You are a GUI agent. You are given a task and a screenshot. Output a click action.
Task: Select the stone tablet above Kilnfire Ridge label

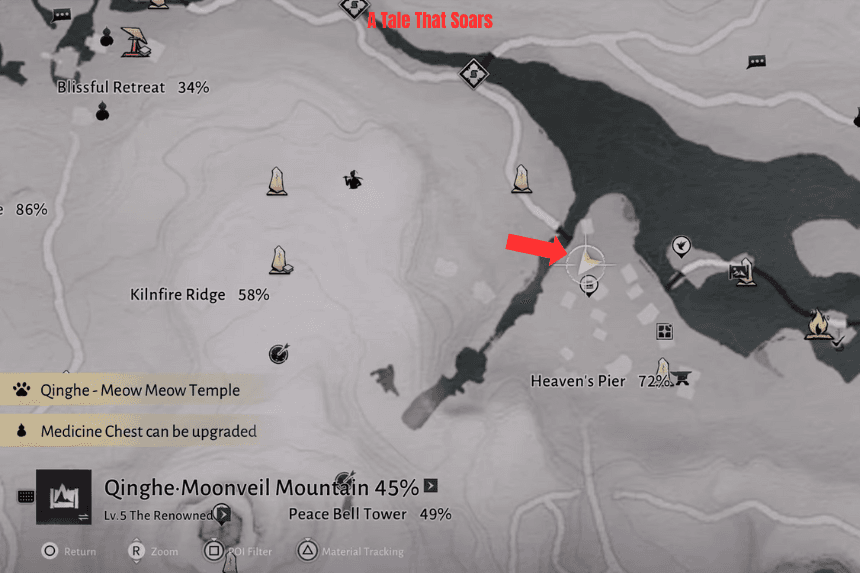281,260
